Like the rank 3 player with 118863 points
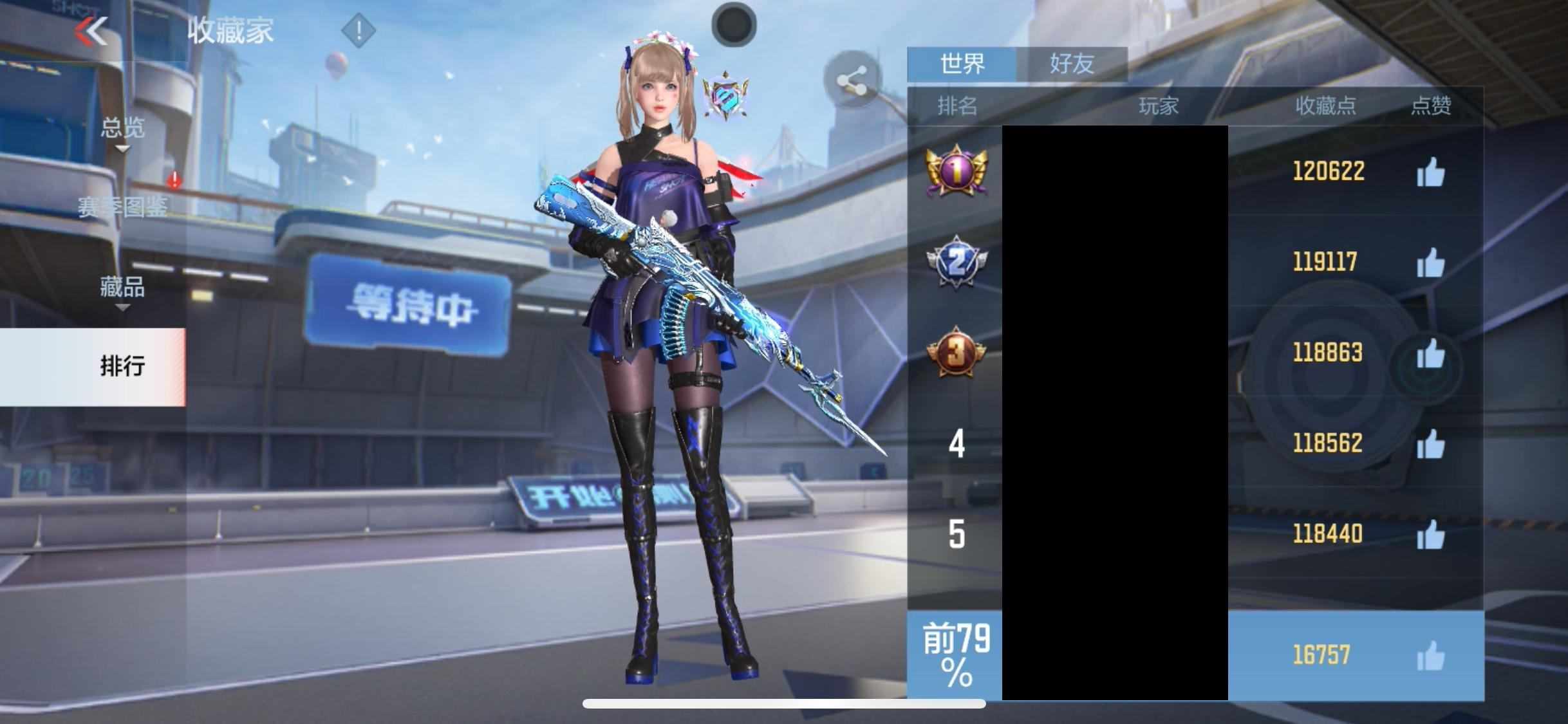The image size is (1568, 724). point(1430,353)
